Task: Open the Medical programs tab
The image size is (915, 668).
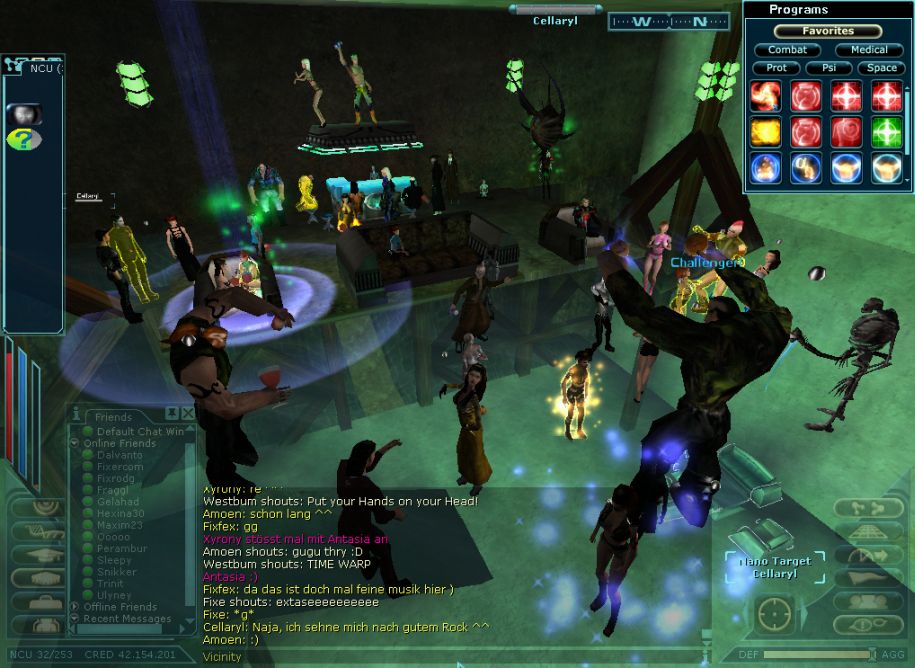Action: click(x=868, y=50)
